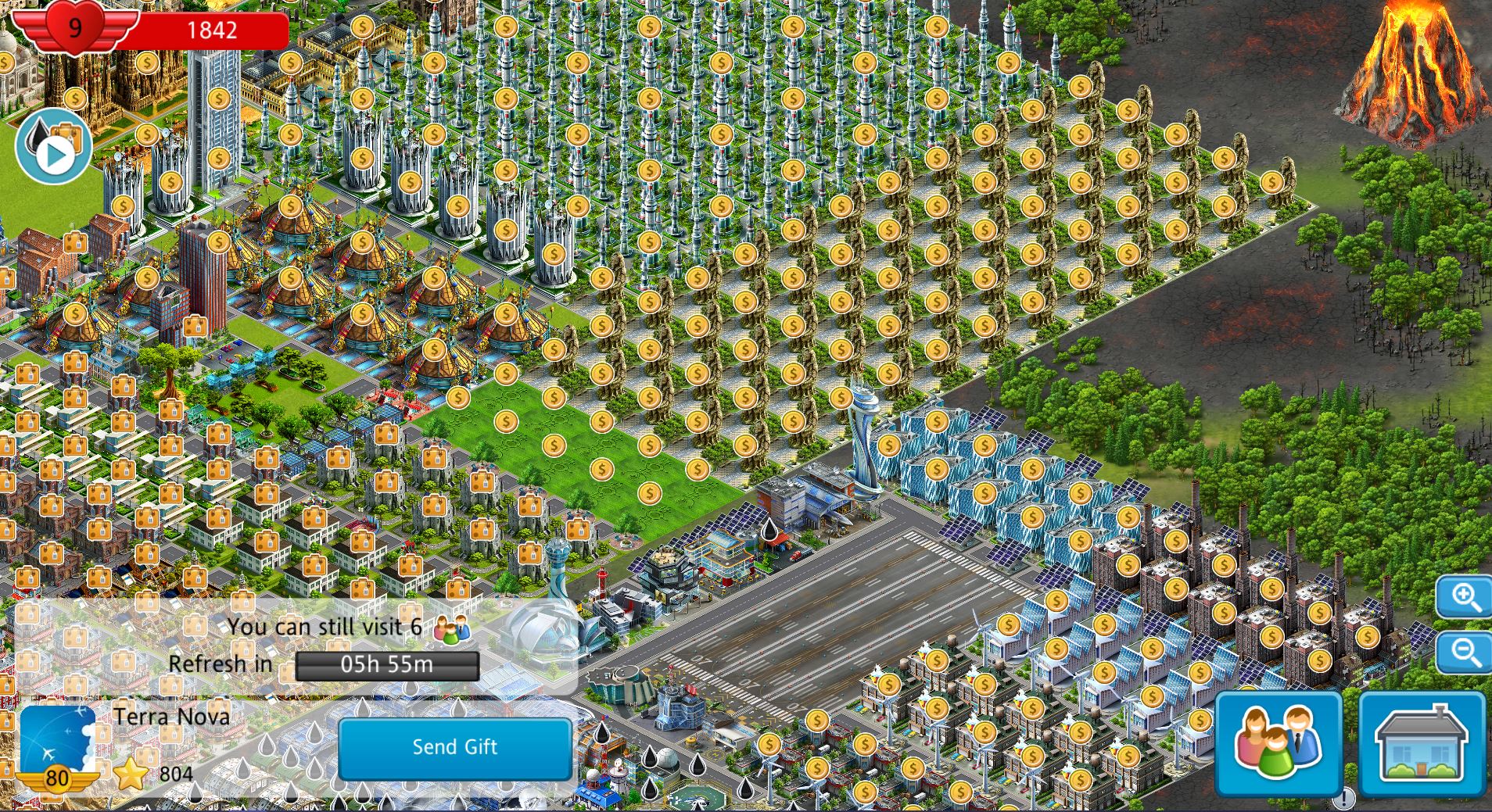The width and height of the screenshot is (1492, 812).
Task: Open the friends list button
Action: tap(1278, 742)
